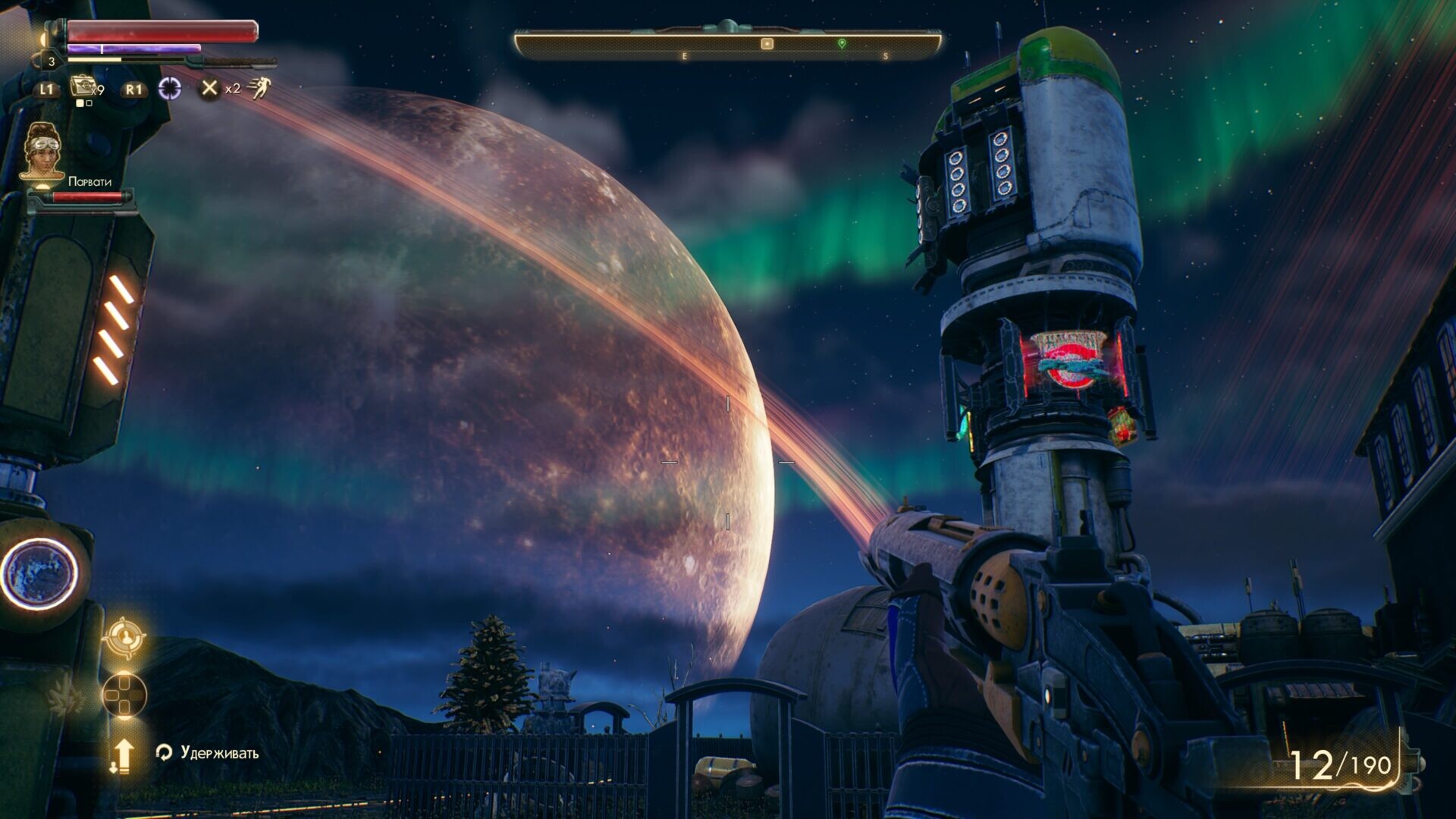
Task: Click the running figure dodge icon
Action: click(x=259, y=88)
